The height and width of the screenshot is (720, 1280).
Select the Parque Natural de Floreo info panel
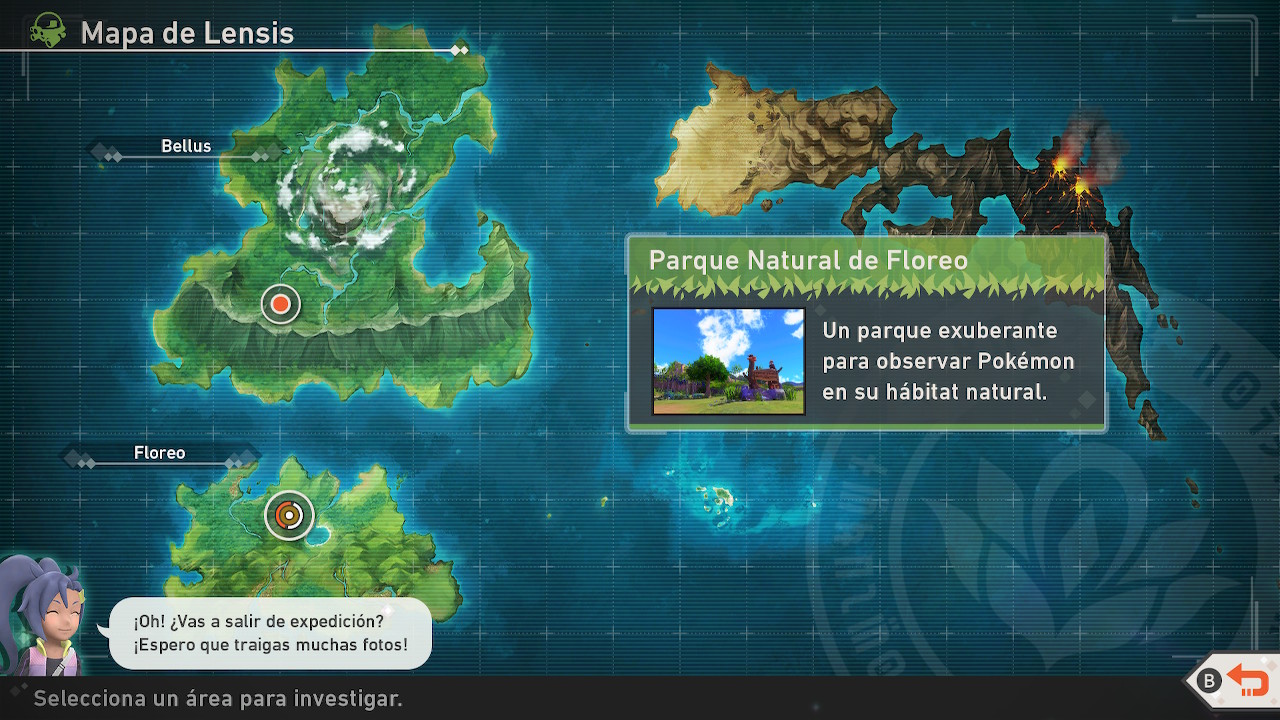point(866,332)
